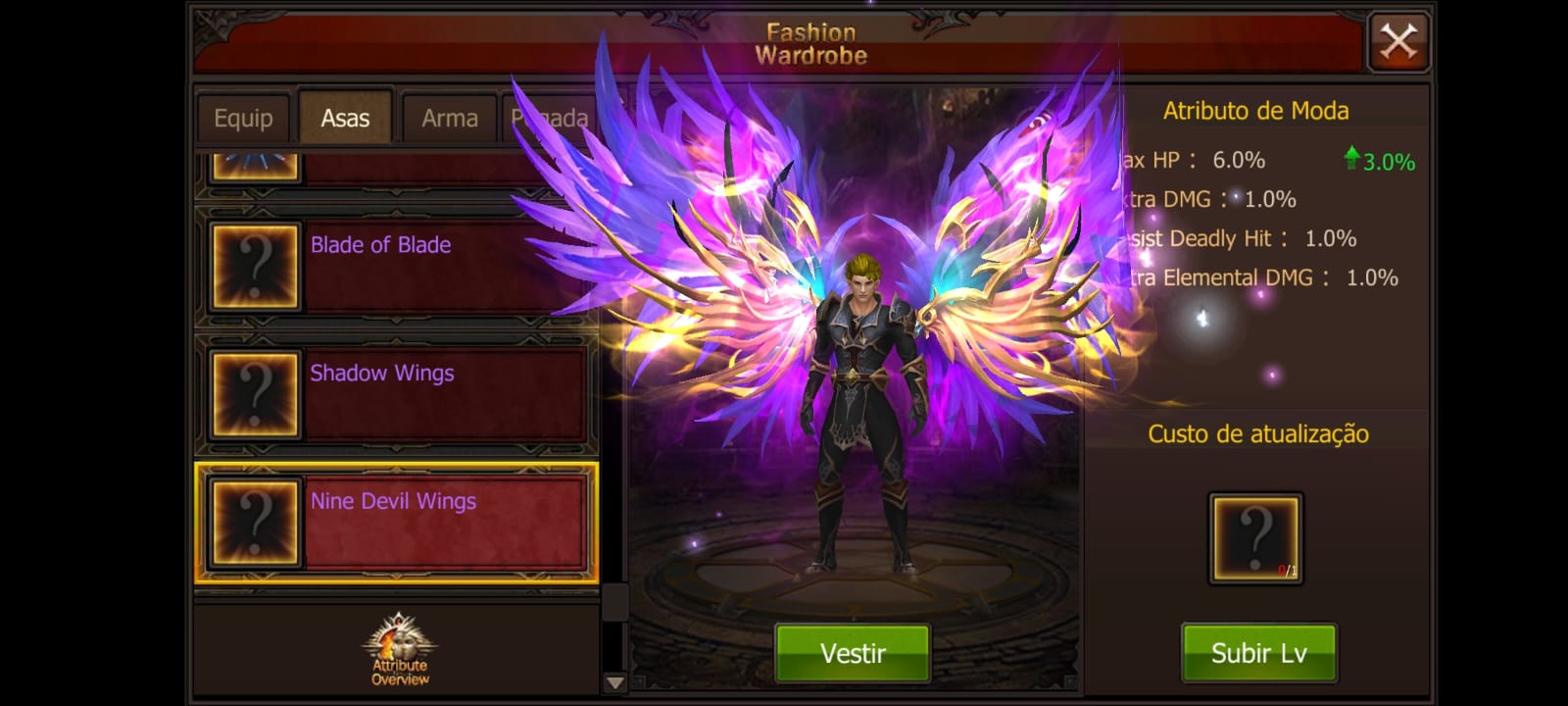The height and width of the screenshot is (706, 1568).
Task: Close the Fashion Wardrobe window
Action: 1398,40
